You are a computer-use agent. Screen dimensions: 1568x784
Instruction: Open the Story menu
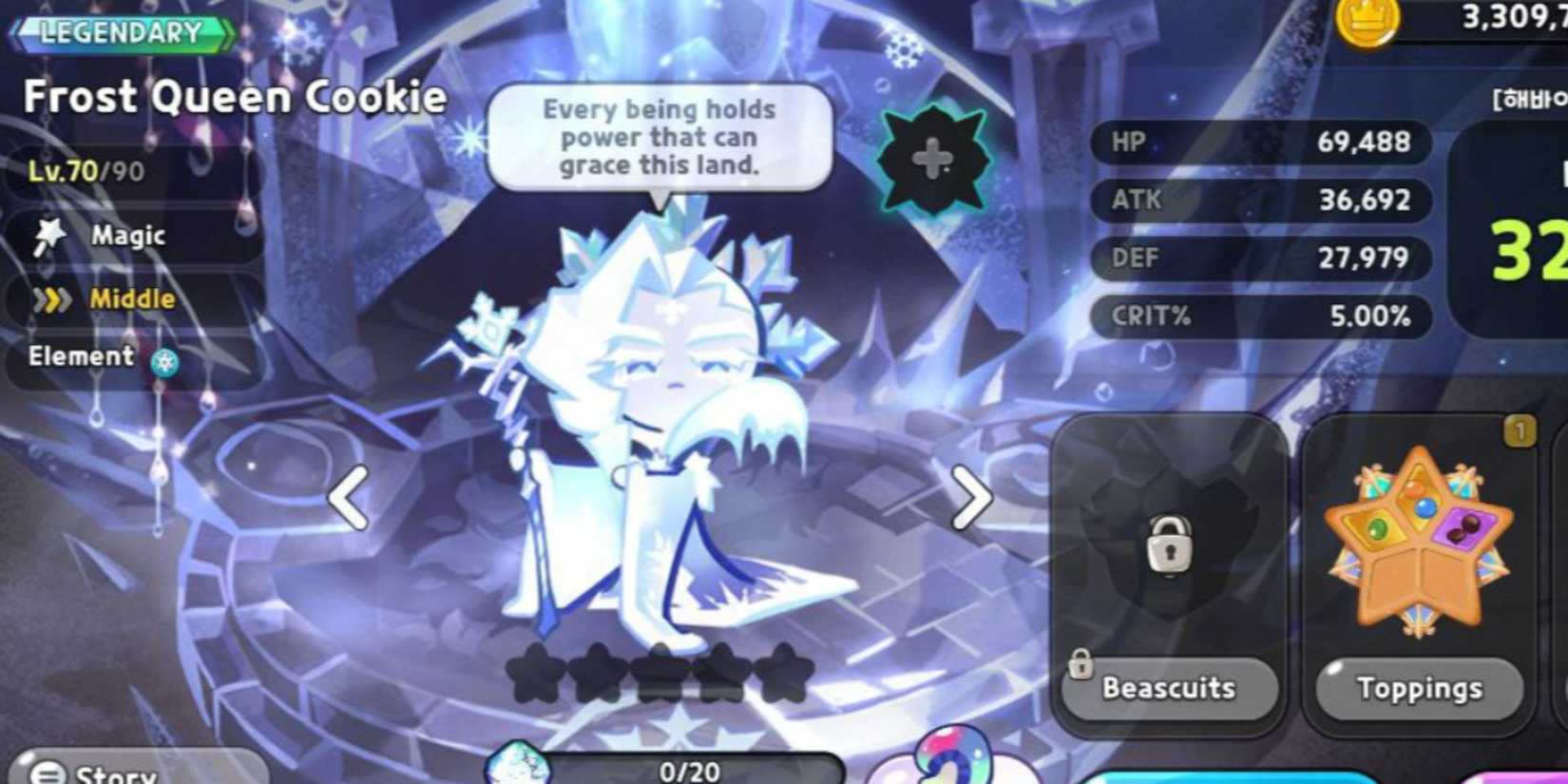click(x=90, y=772)
